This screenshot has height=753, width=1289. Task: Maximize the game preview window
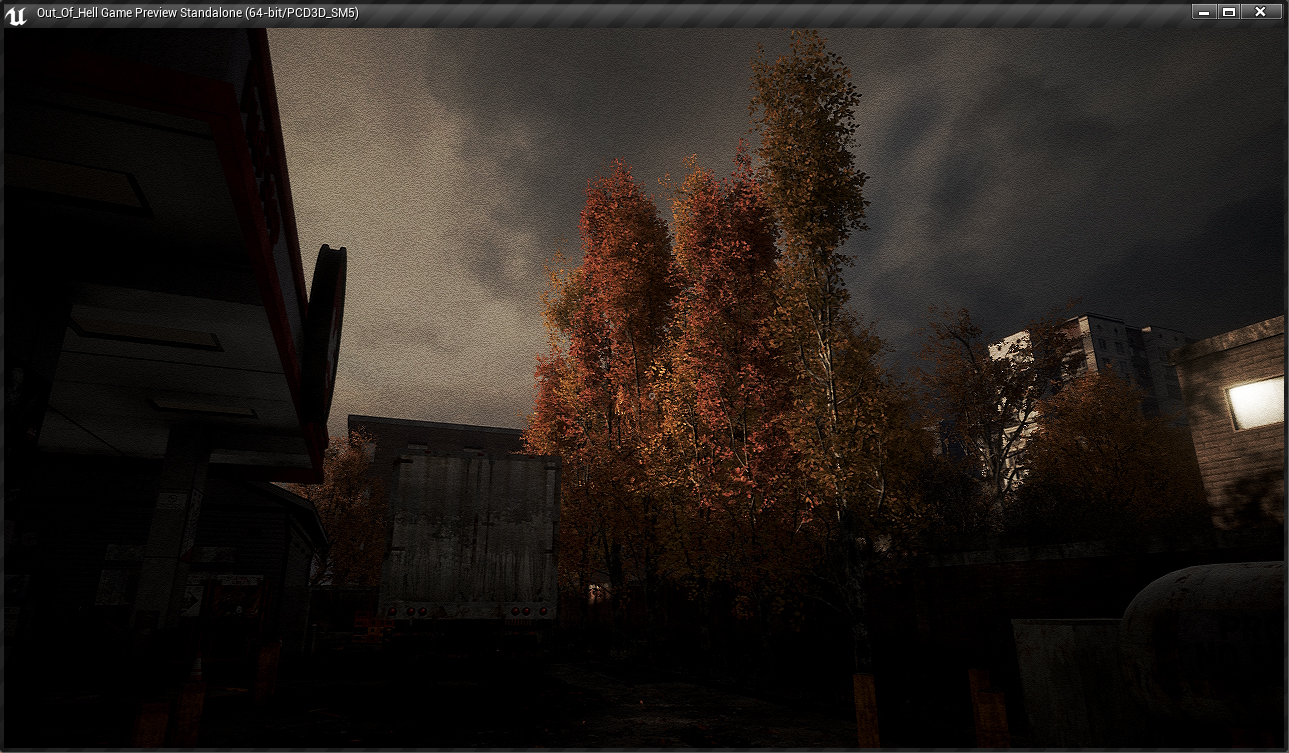(x=1229, y=12)
